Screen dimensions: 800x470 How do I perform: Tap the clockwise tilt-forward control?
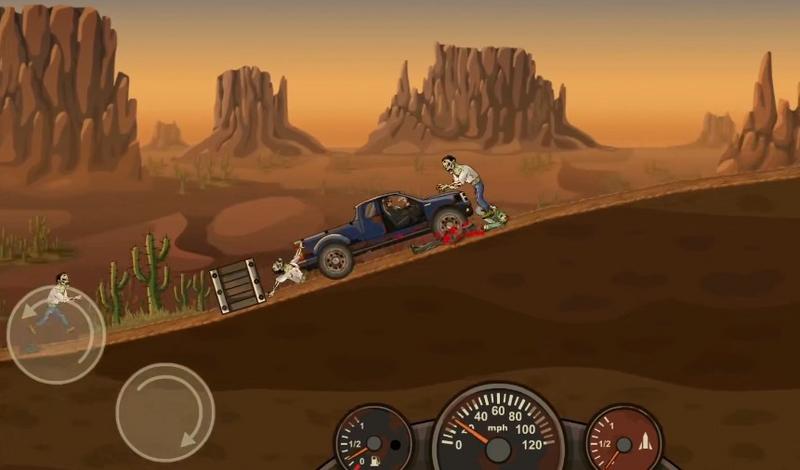[165, 412]
